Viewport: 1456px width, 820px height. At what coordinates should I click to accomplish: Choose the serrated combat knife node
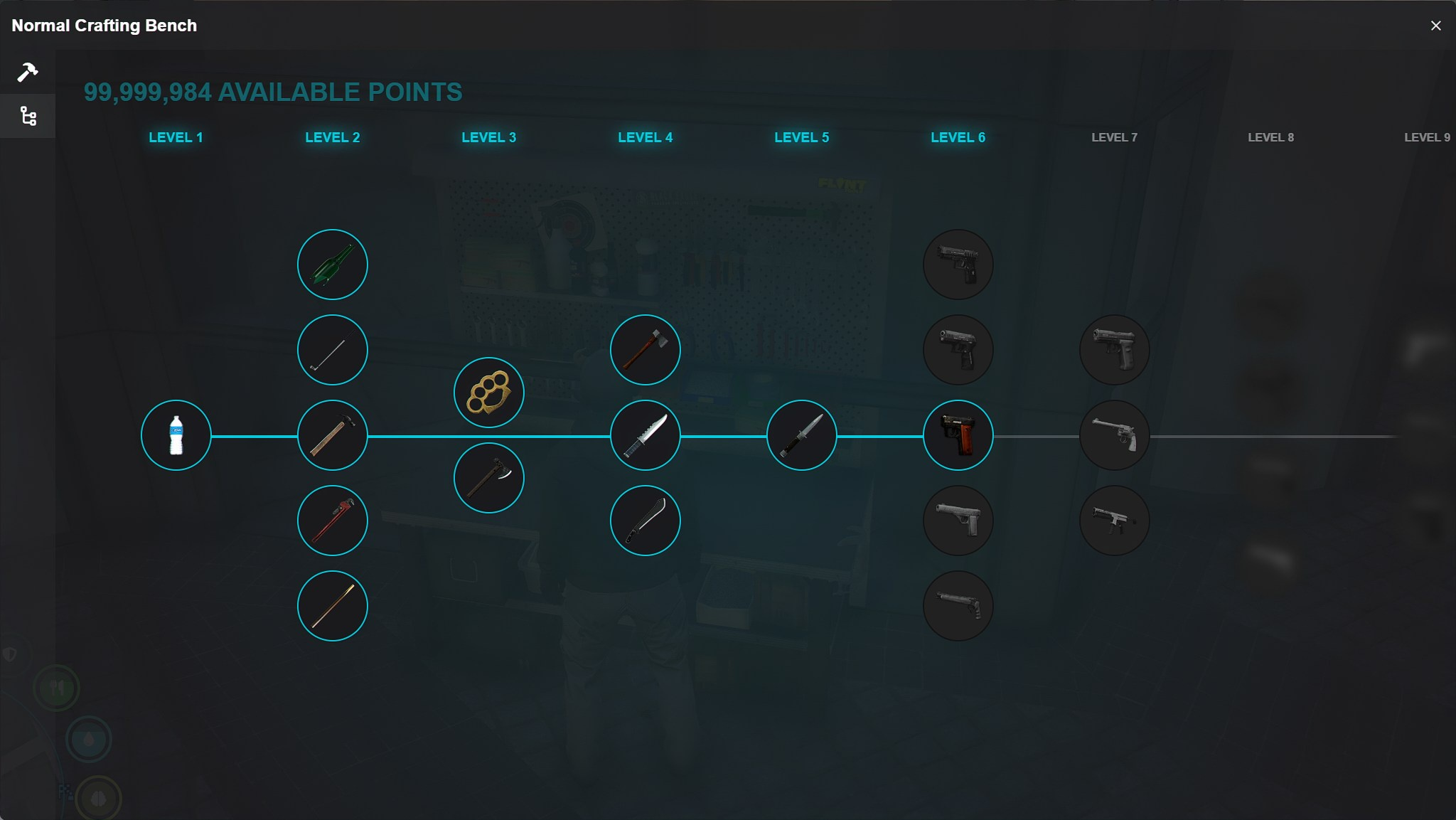[x=646, y=435]
